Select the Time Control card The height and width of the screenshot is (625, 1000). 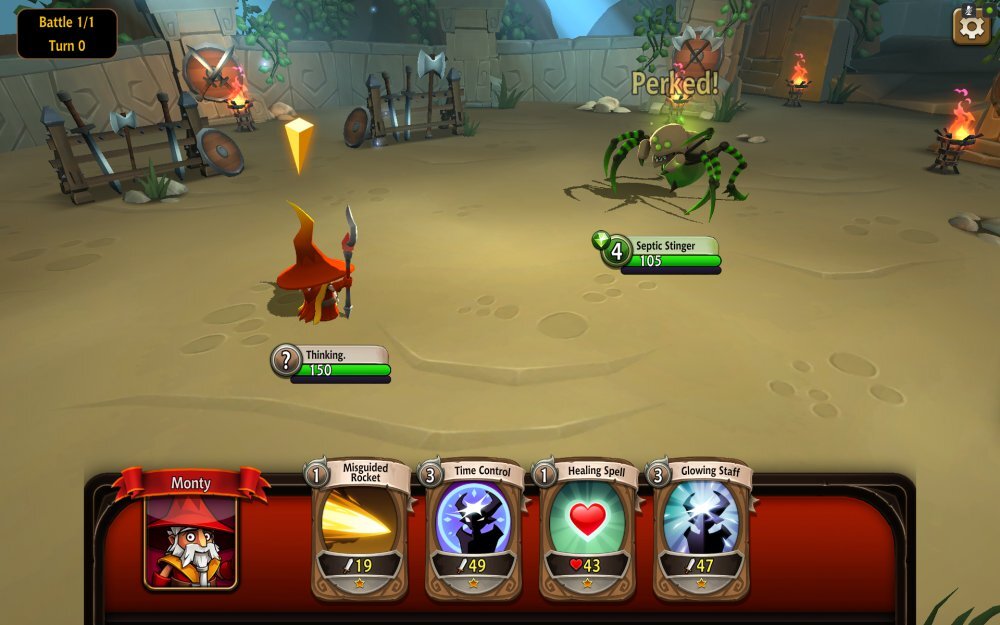[x=473, y=530]
